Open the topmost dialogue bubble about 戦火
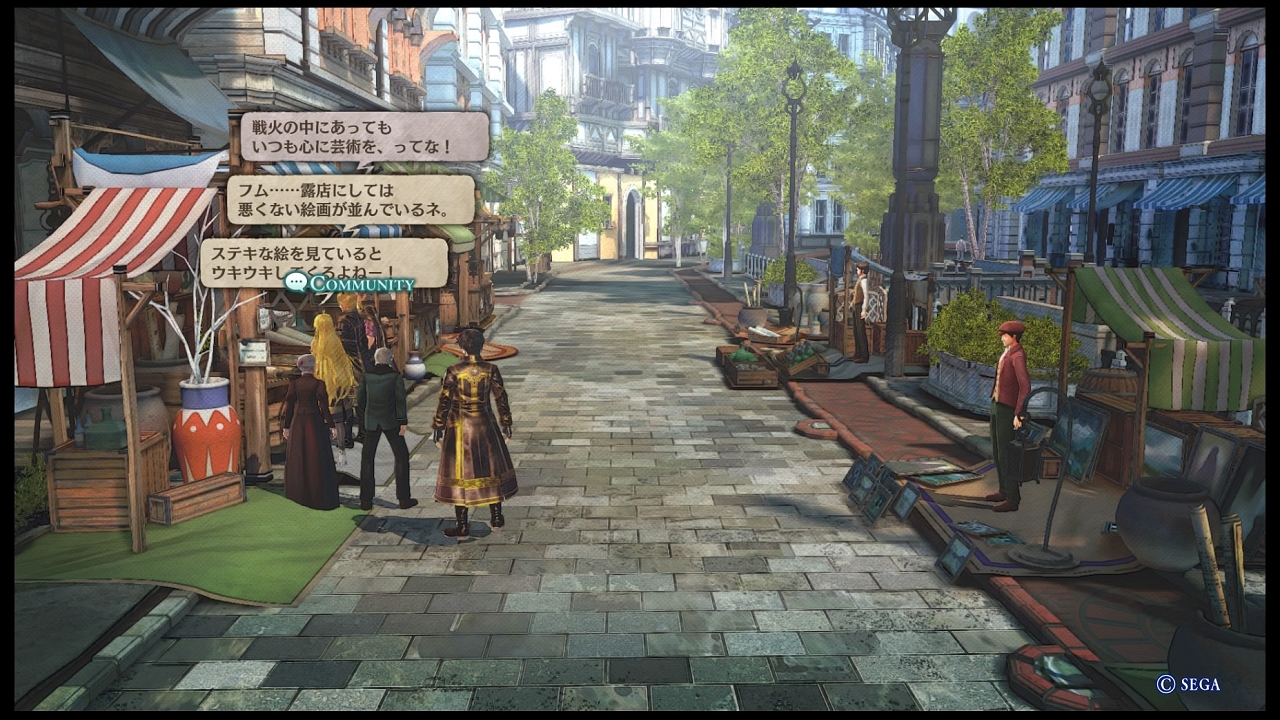Image resolution: width=1280 pixels, height=720 pixels. click(365, 136)
